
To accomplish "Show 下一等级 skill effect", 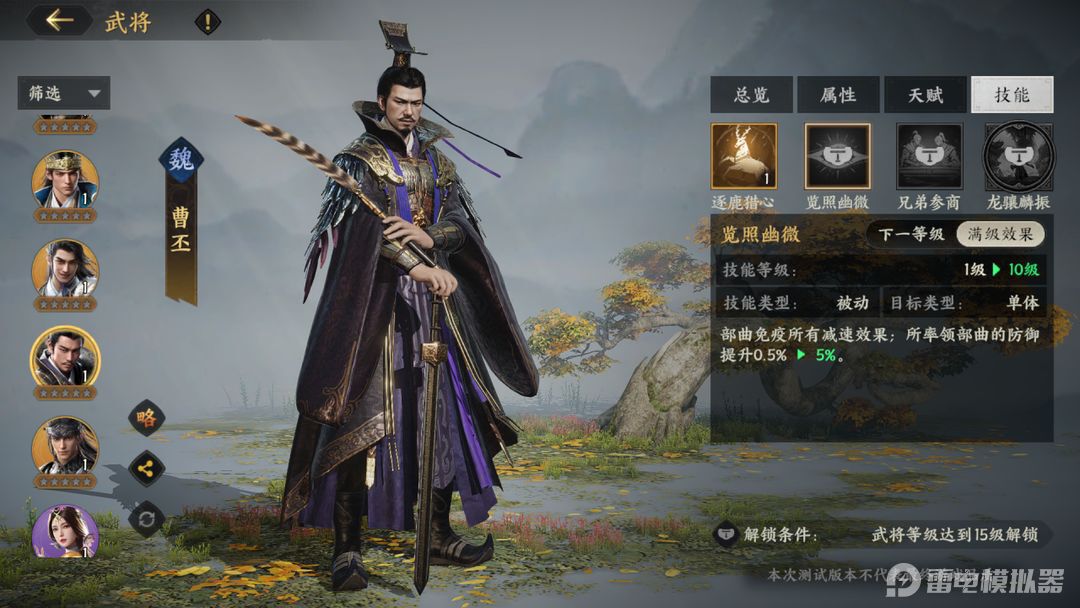I will click(910, 235).
